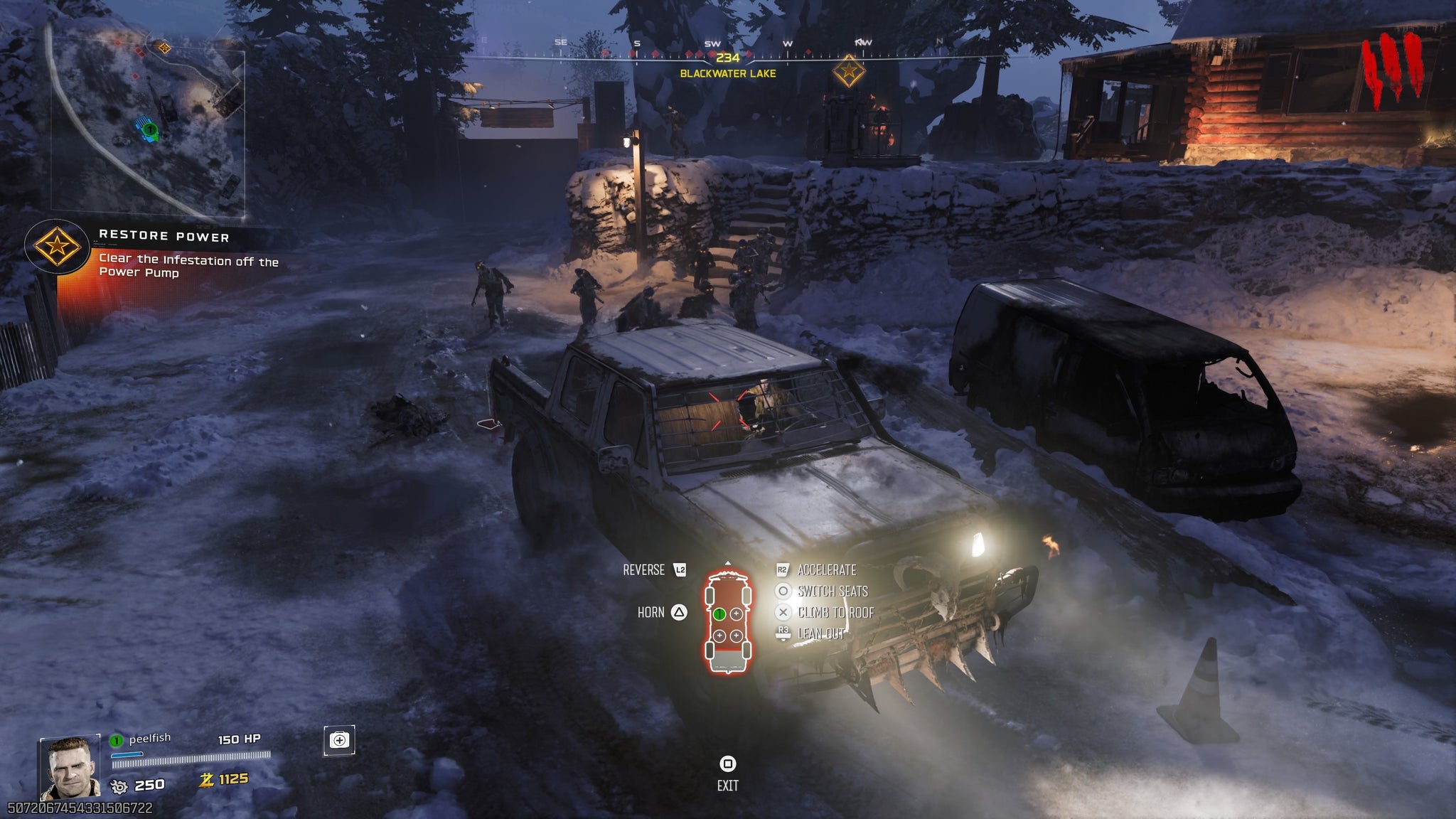Click the gold Essence Z currency icon
Image resolution: width=1456 pixels, height=819 pixels.
[x=208, y=782]
